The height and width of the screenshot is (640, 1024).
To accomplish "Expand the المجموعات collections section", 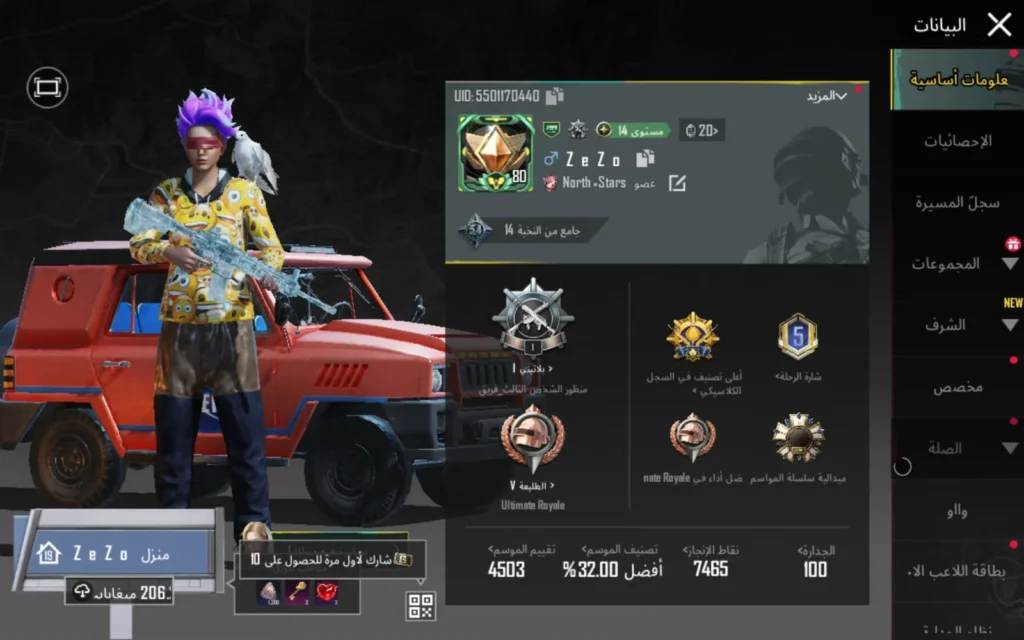I will (x=957, y=264).
